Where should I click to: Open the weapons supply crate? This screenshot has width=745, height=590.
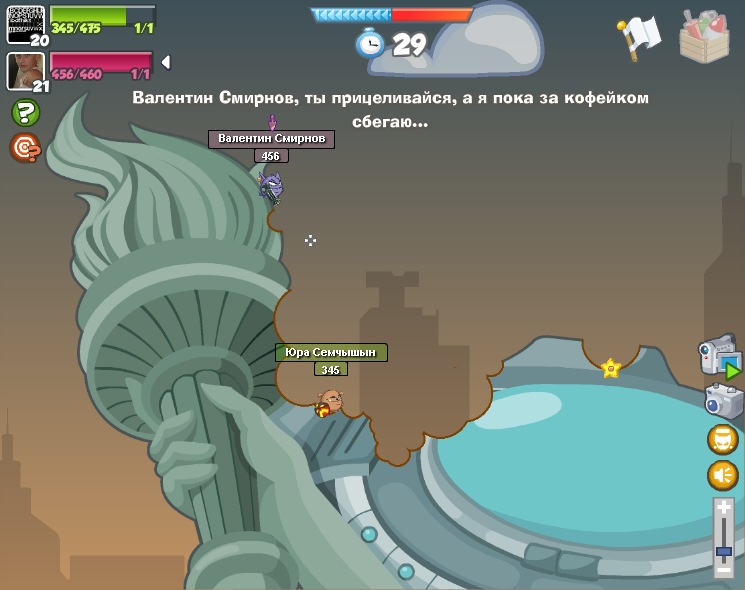[704, 37]
